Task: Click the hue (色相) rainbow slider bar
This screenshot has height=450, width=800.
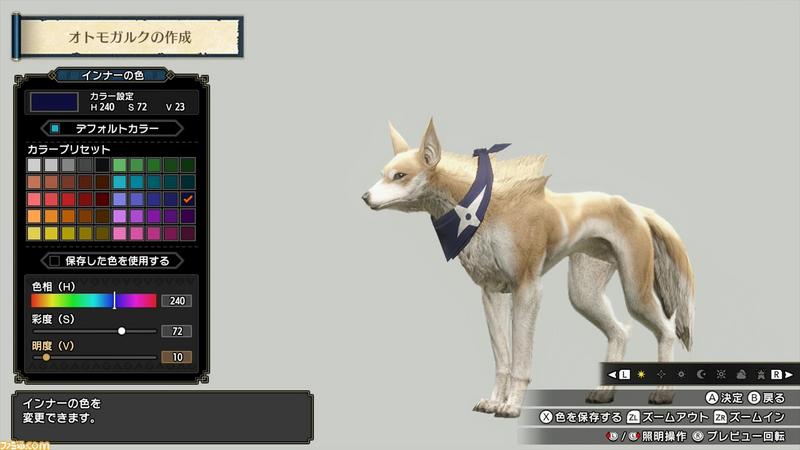Action: [93, 300]
